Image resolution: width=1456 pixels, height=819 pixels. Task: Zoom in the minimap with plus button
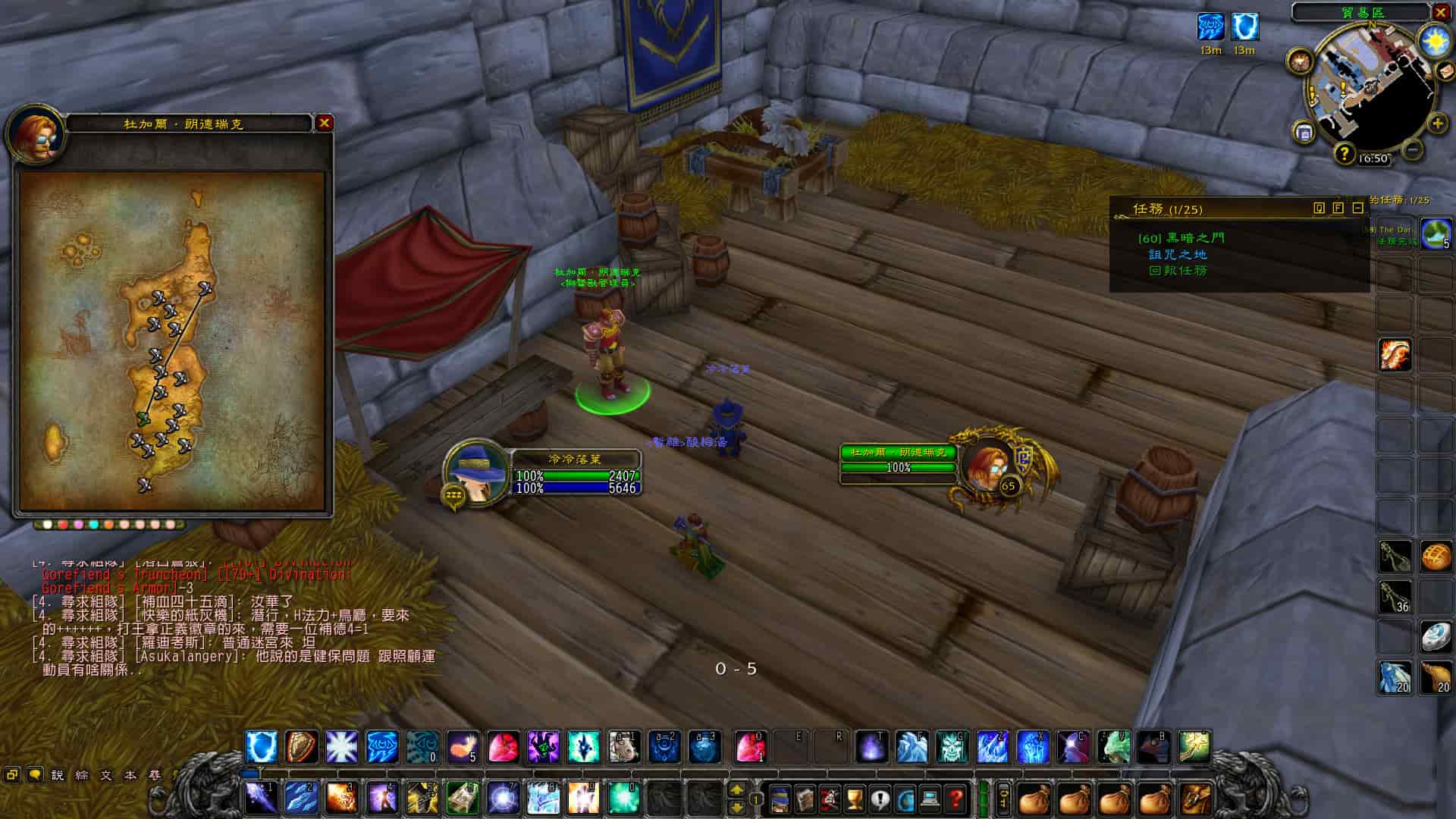[x=1437, y=123]
